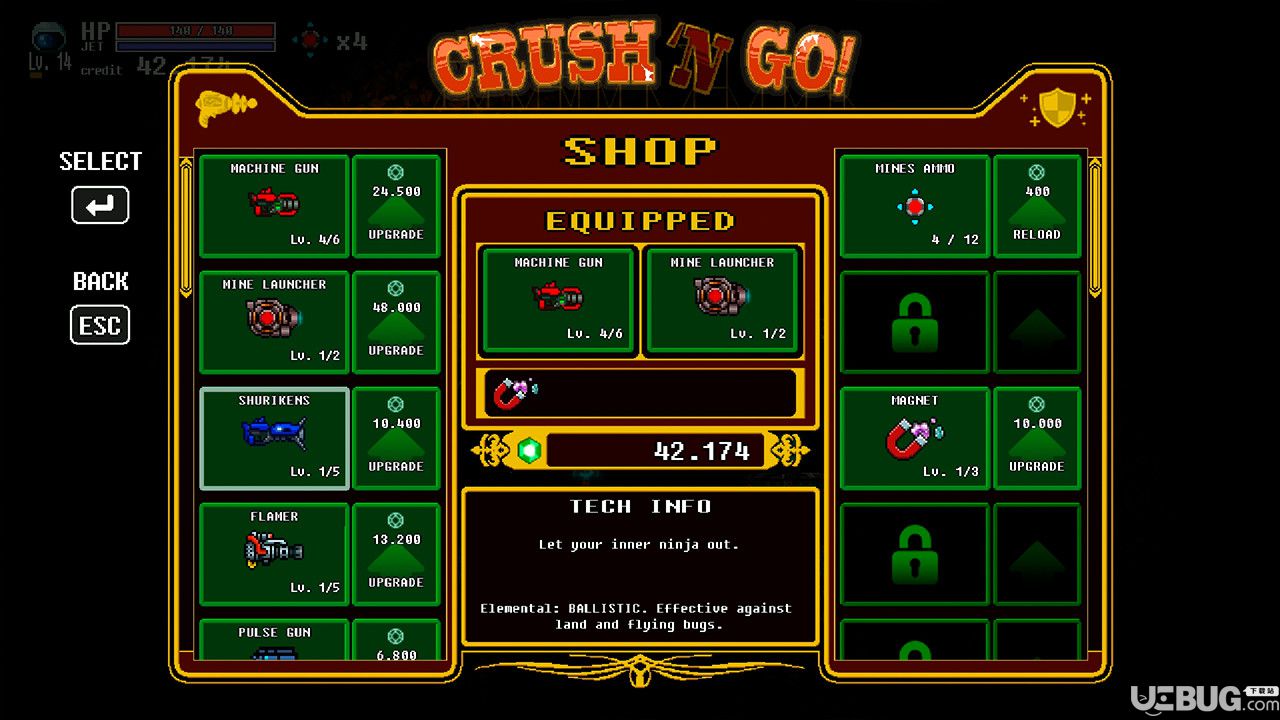
Task: Click the weapon list scrollbar
Action: (x=185, y=228)
